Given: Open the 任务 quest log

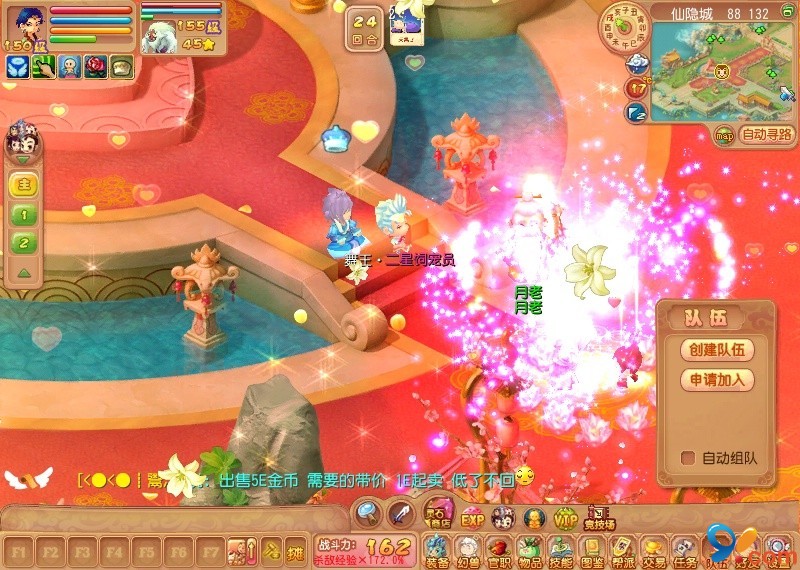Looking at the screenshot, I should click(685, 549).
